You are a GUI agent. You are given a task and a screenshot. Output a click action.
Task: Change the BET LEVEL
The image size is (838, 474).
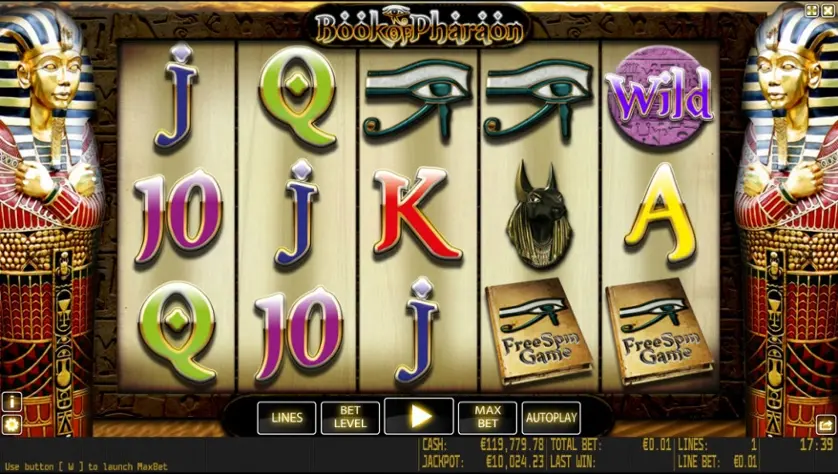[350, 417]
